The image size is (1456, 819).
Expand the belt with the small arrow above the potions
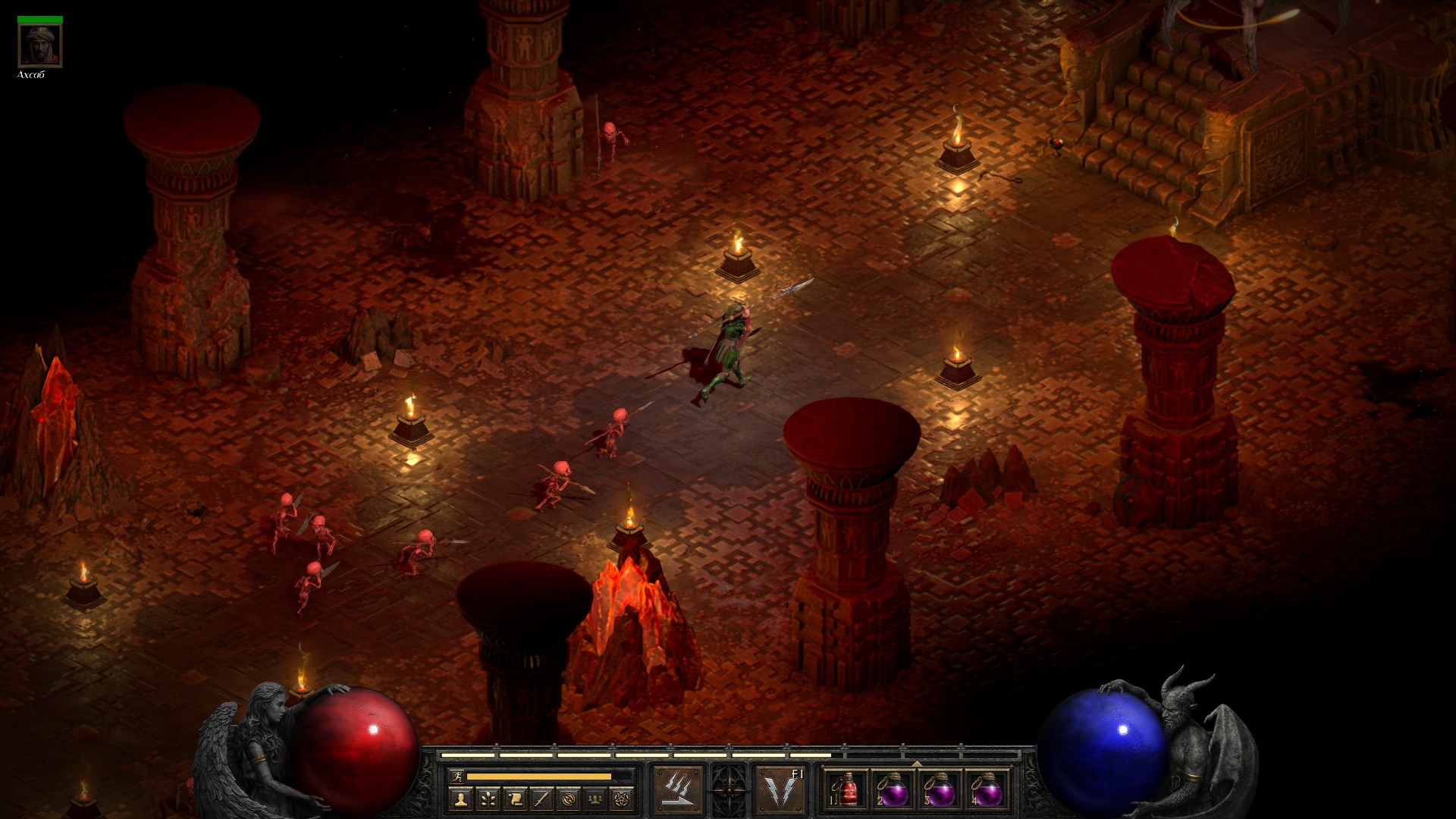917,763
